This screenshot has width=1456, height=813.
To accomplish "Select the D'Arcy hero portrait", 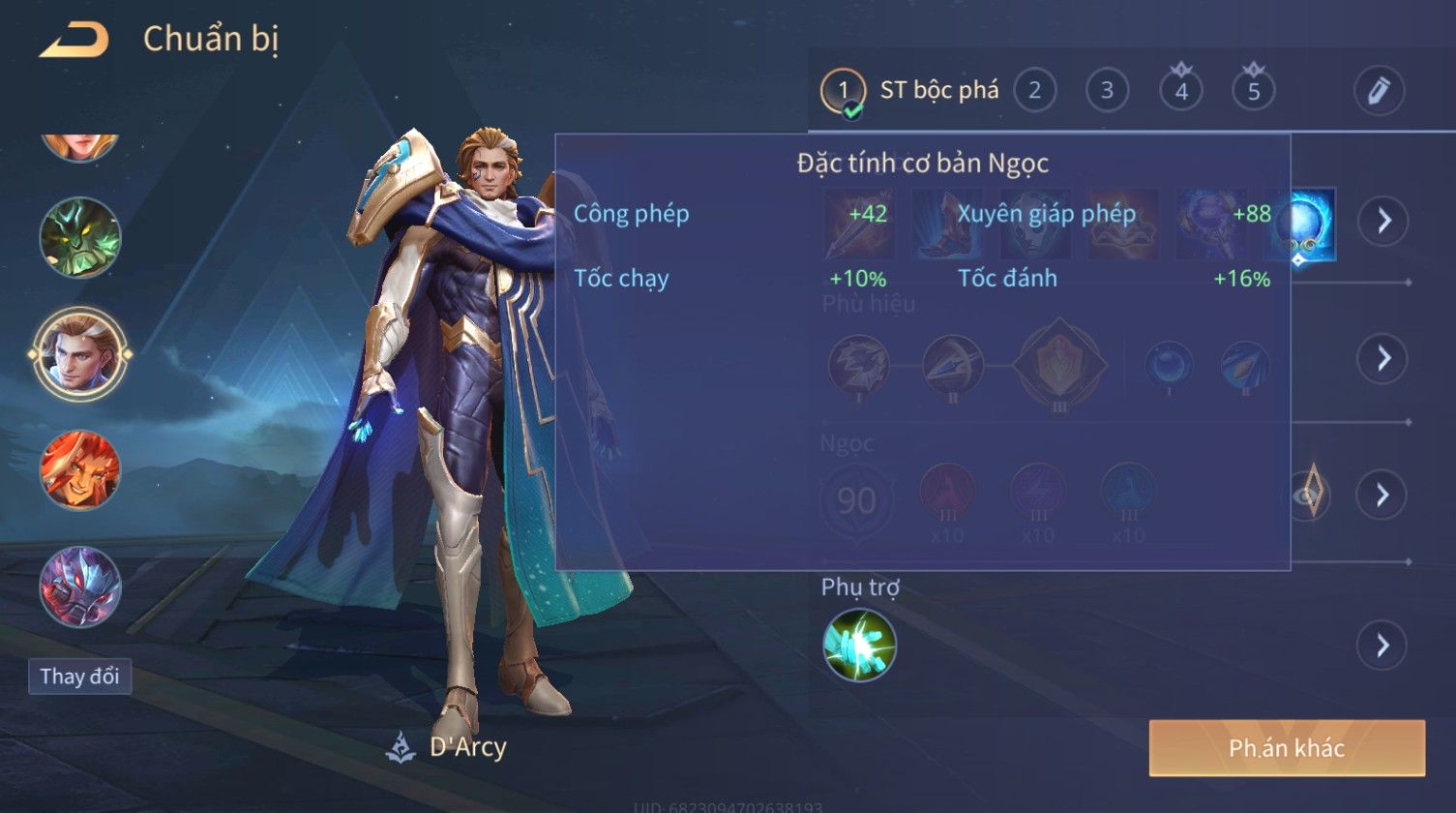I will (80, 354).
